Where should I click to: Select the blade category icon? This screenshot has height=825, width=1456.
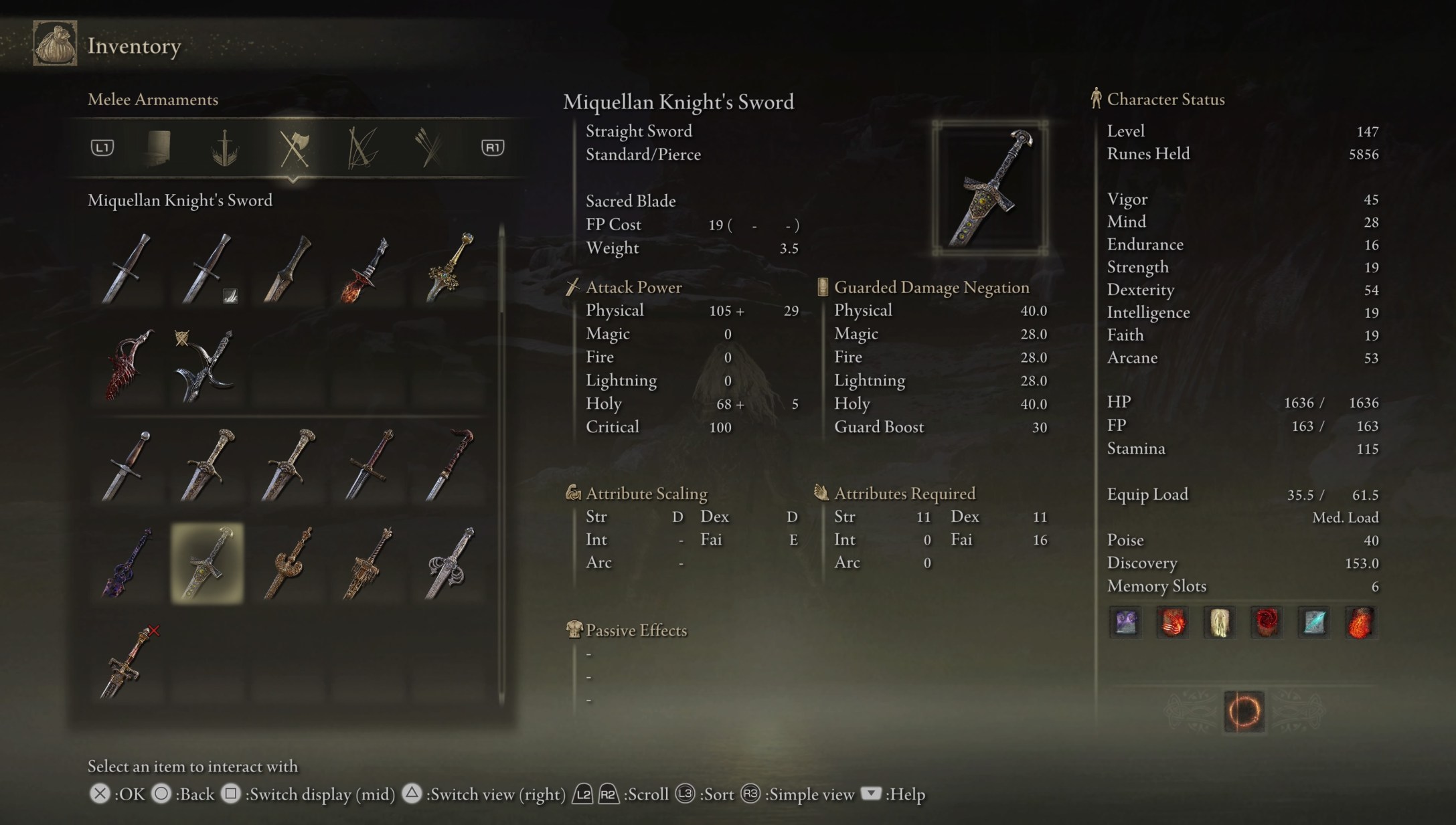pos(226,149)
